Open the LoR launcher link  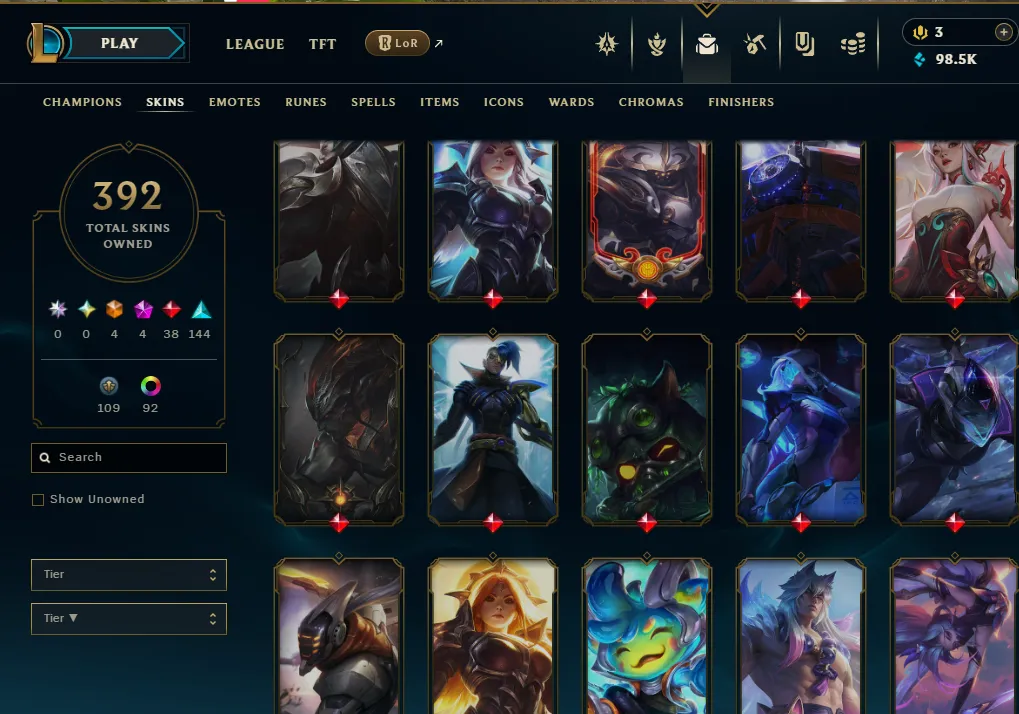click(398, 44)
